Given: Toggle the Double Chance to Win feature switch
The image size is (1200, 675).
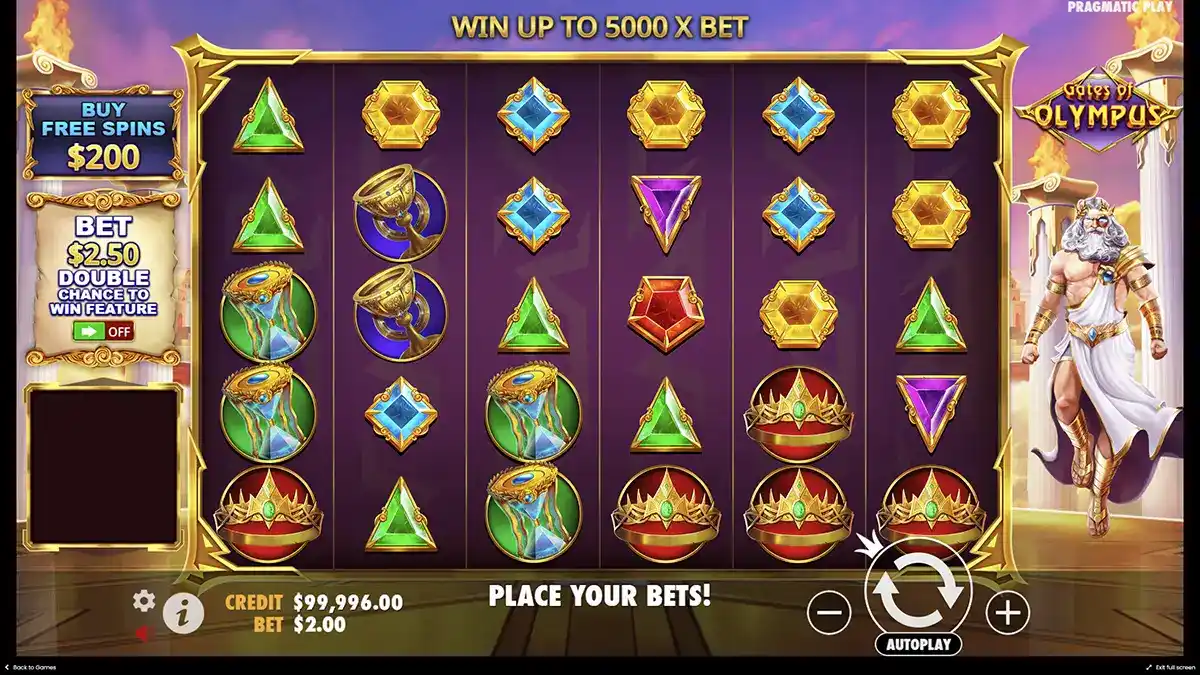Looking at the screenshot, I should [102, 331].
